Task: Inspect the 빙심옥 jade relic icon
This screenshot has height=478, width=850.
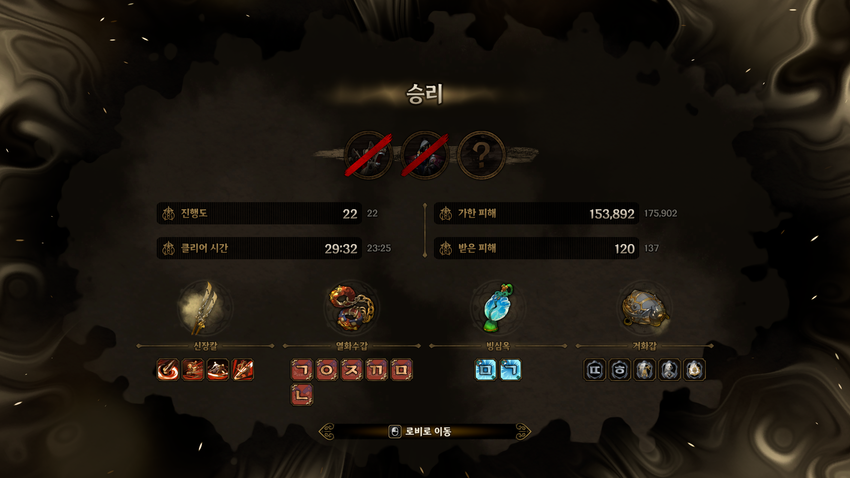Action: [x=498, y=307]
